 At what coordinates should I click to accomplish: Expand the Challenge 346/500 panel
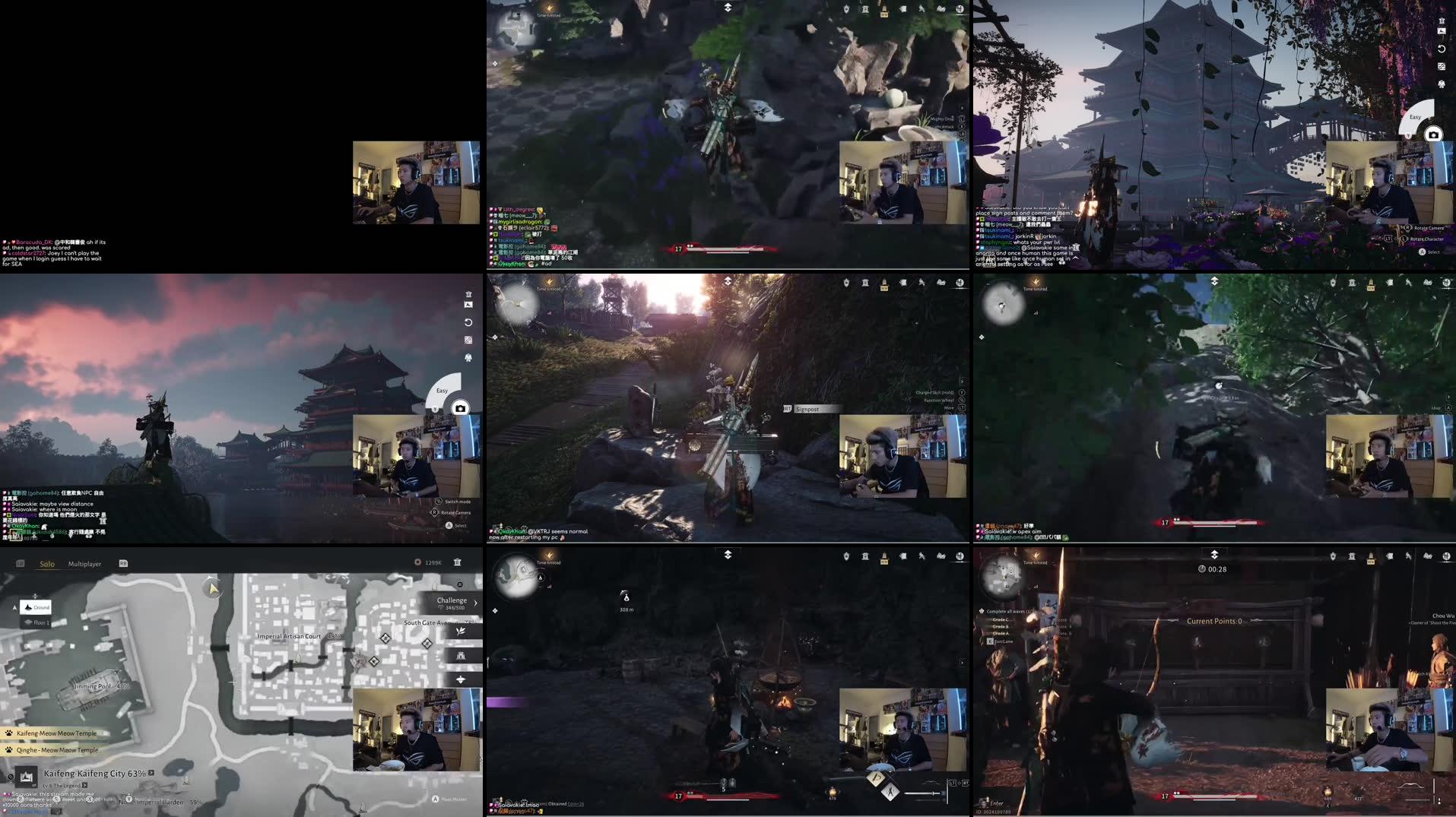[x=475, y=601]
